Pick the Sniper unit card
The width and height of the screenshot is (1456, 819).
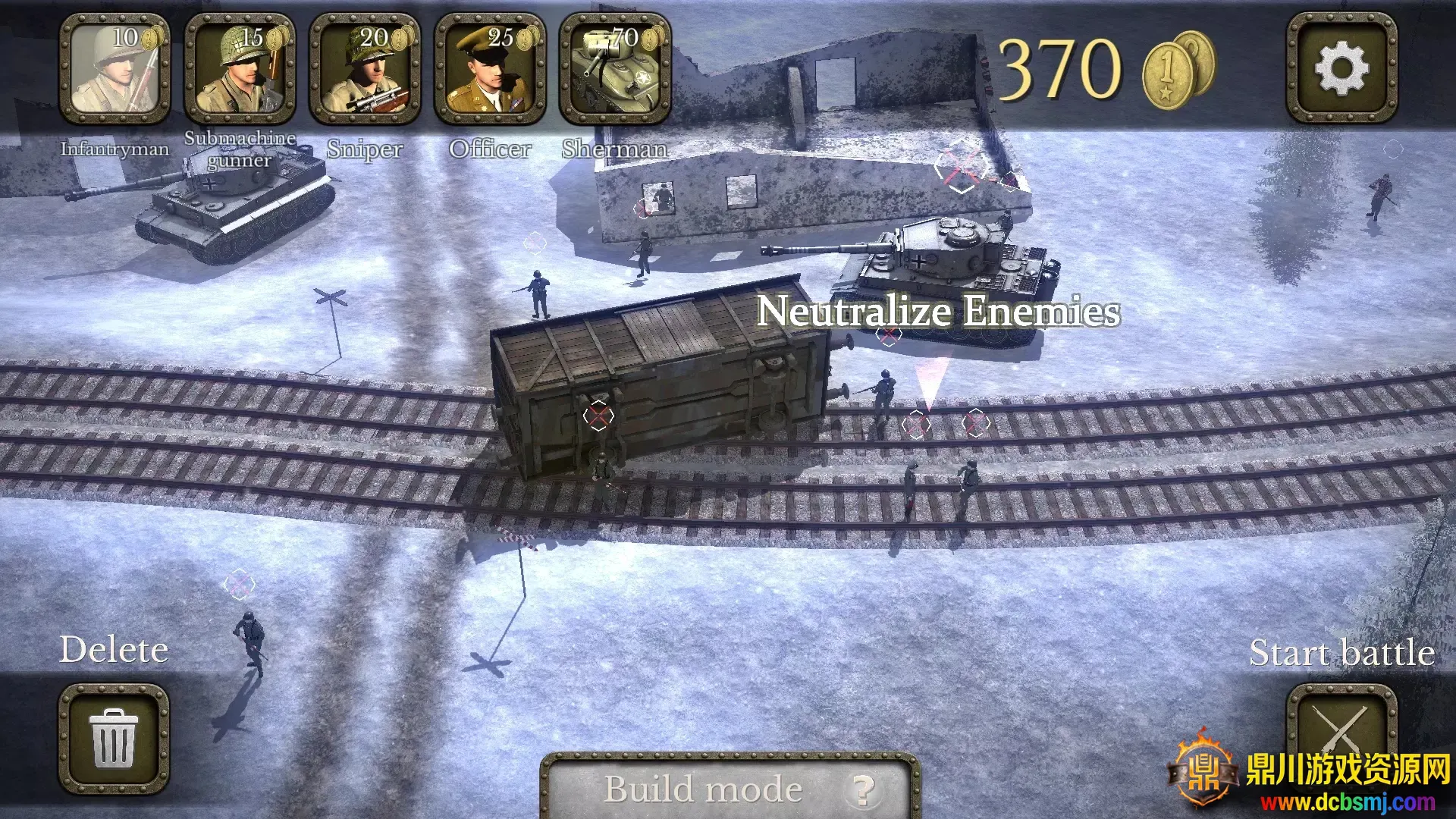click(x=364, y=70)
